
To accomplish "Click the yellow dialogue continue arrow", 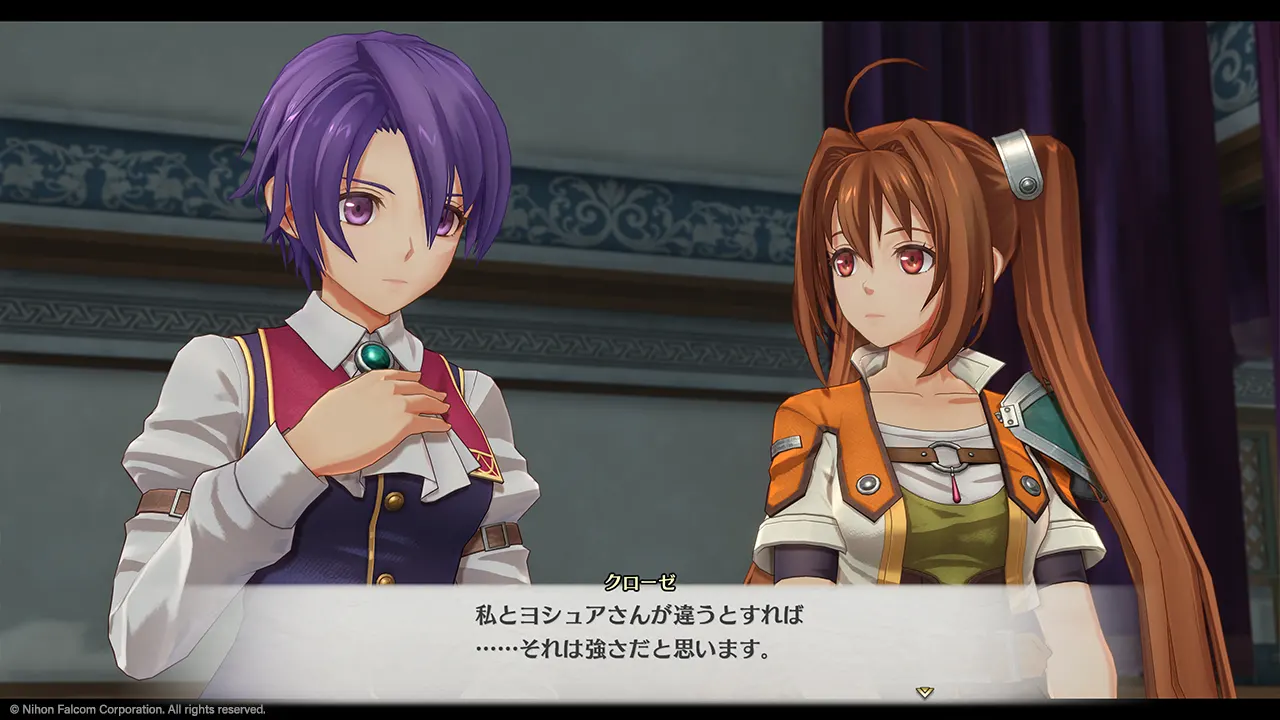I will 925,691.
